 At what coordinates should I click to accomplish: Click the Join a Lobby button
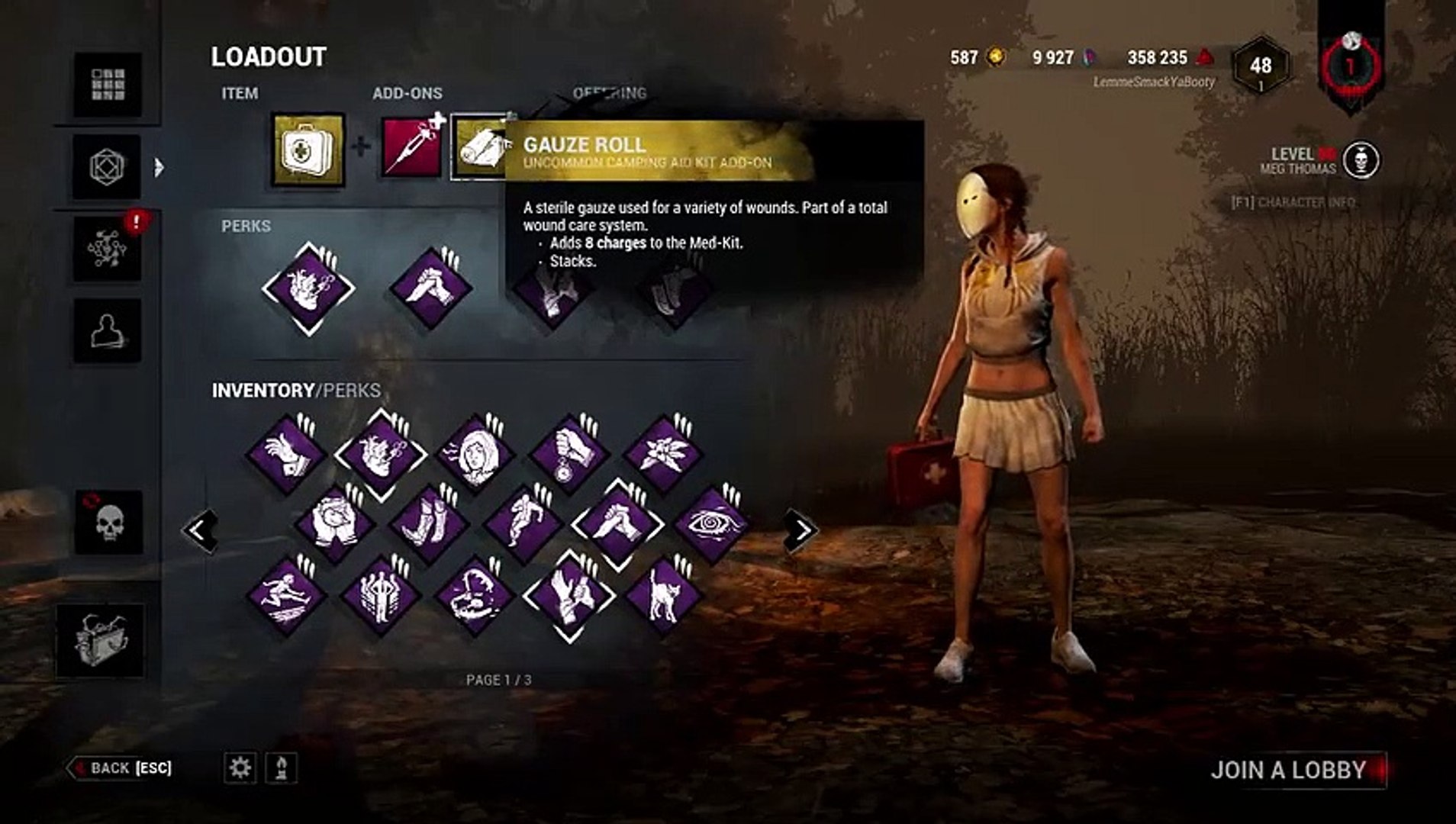pos(1296,770)
